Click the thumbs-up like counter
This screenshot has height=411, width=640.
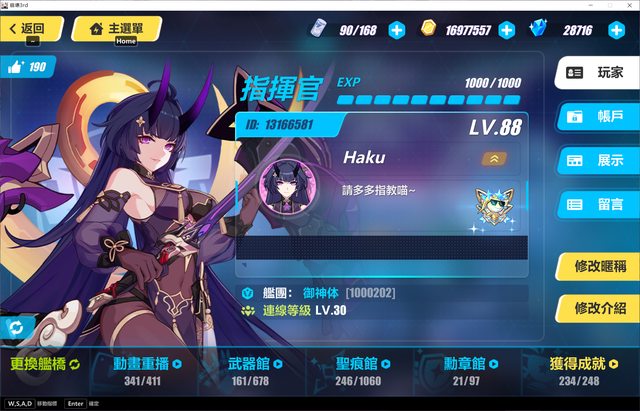pyautogui.click(x=27, y=67)
